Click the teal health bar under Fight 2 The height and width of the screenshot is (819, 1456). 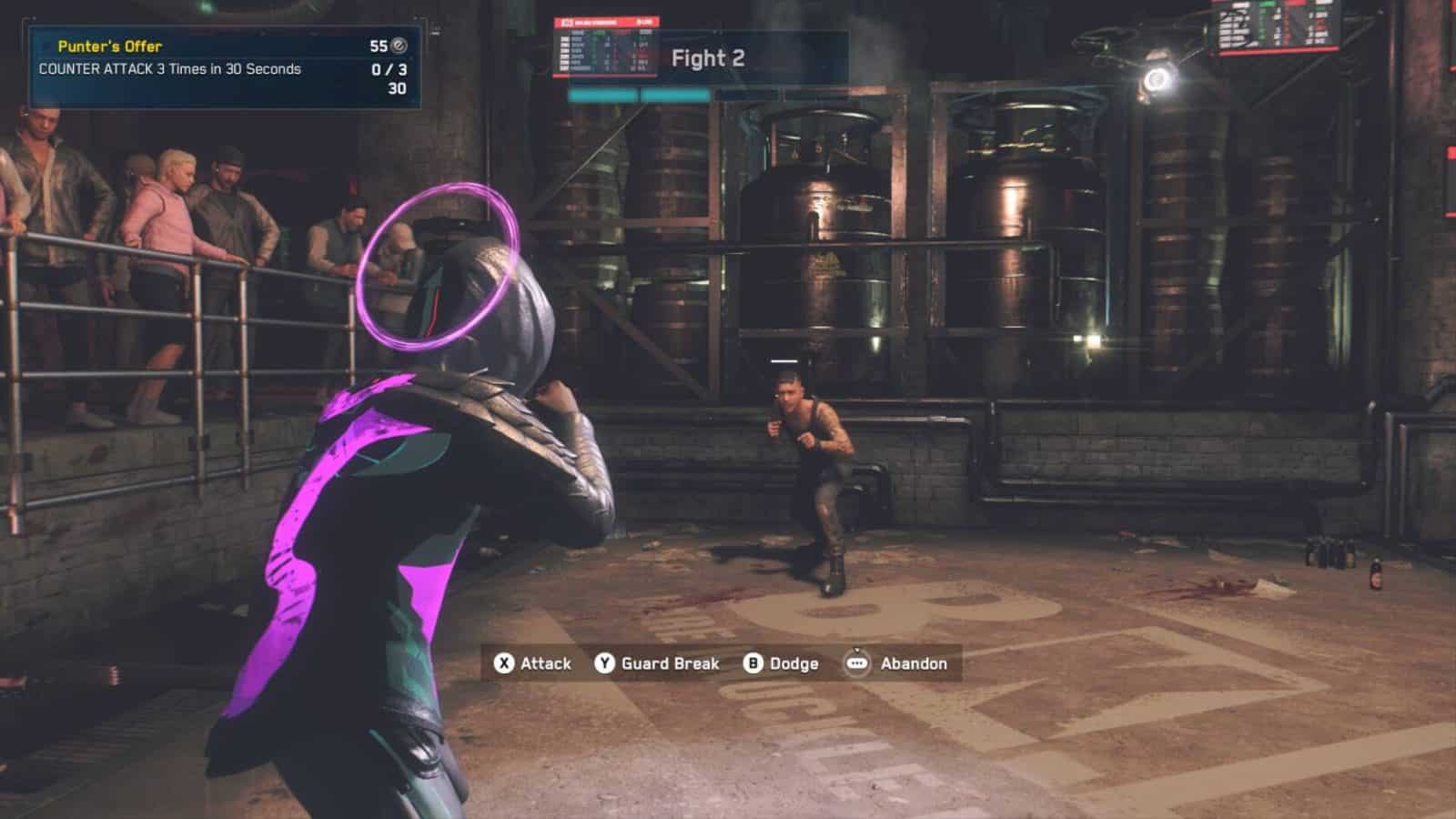pyautogui.click(x=637, y=94)
